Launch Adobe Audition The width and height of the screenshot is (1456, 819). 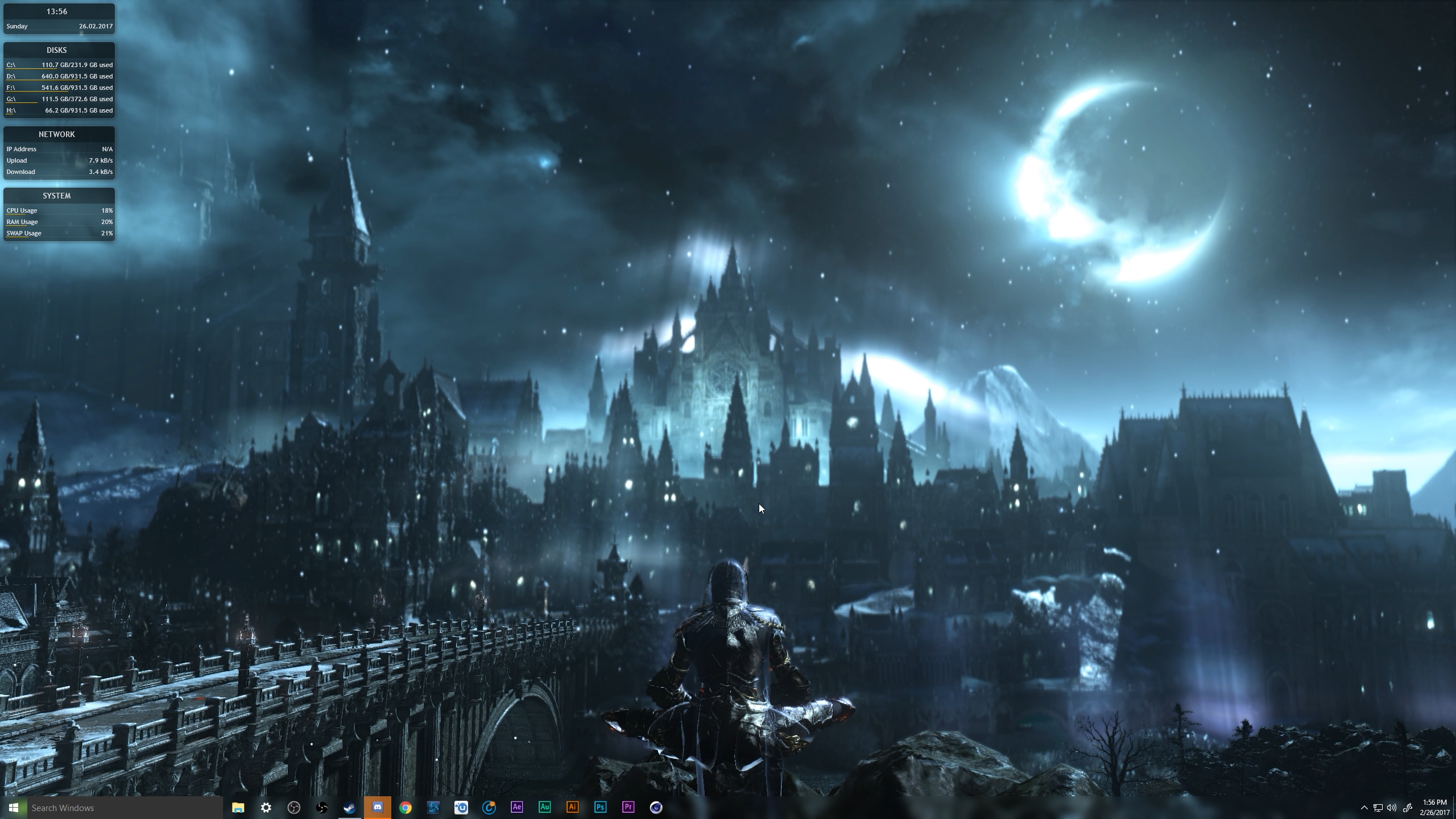[x=545, y=807]
